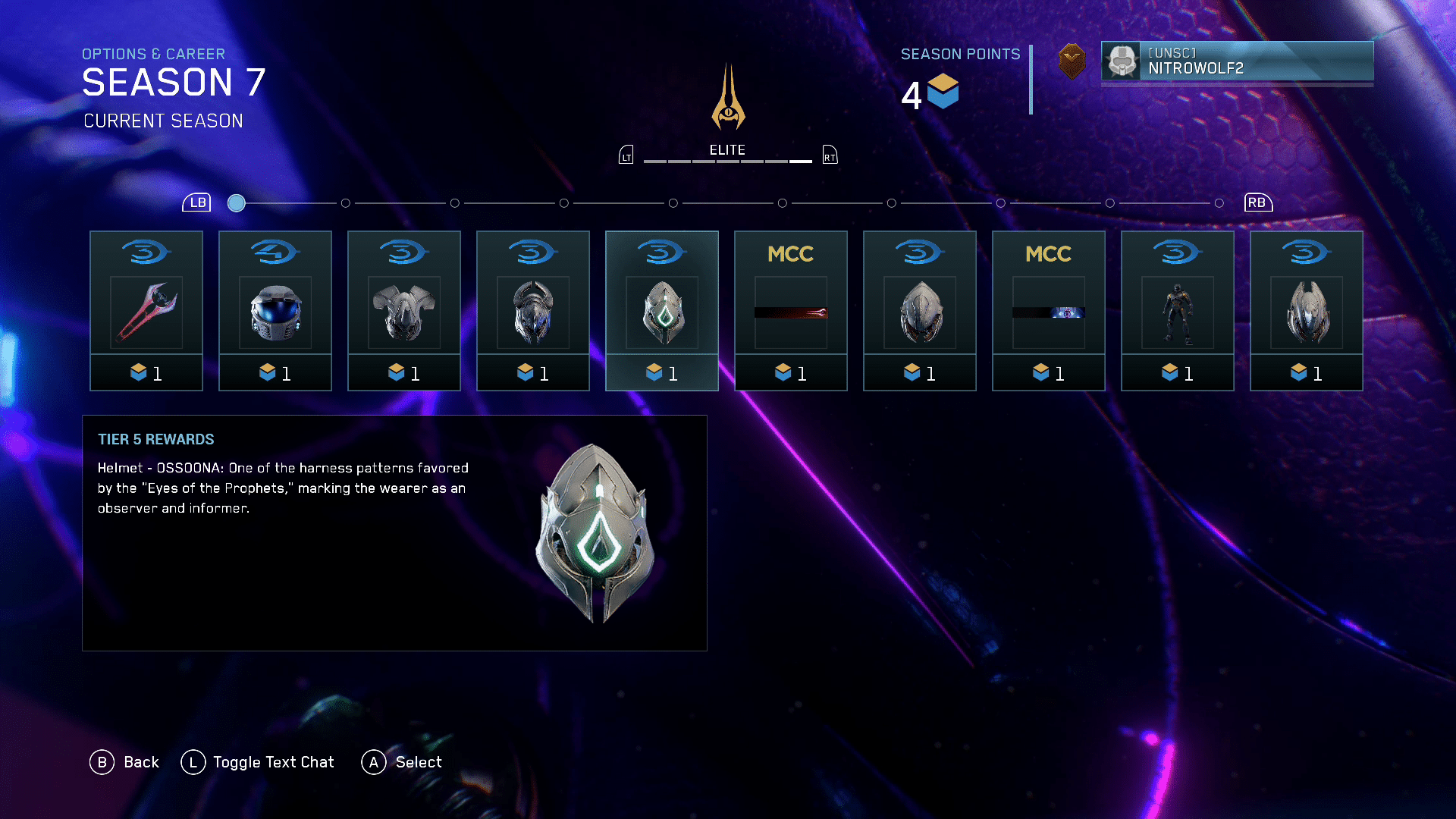View the large OSSOONA helmet preview image
Image resolution: width=1456 pixels, height=819 pixels.
tap(596, 533)
